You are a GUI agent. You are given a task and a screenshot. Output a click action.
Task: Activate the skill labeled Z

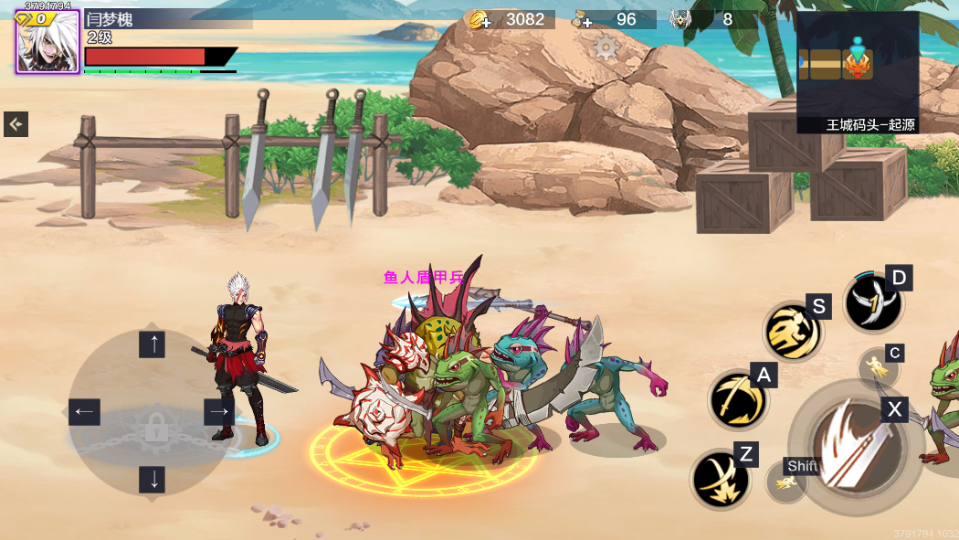[x=720, y=478]
